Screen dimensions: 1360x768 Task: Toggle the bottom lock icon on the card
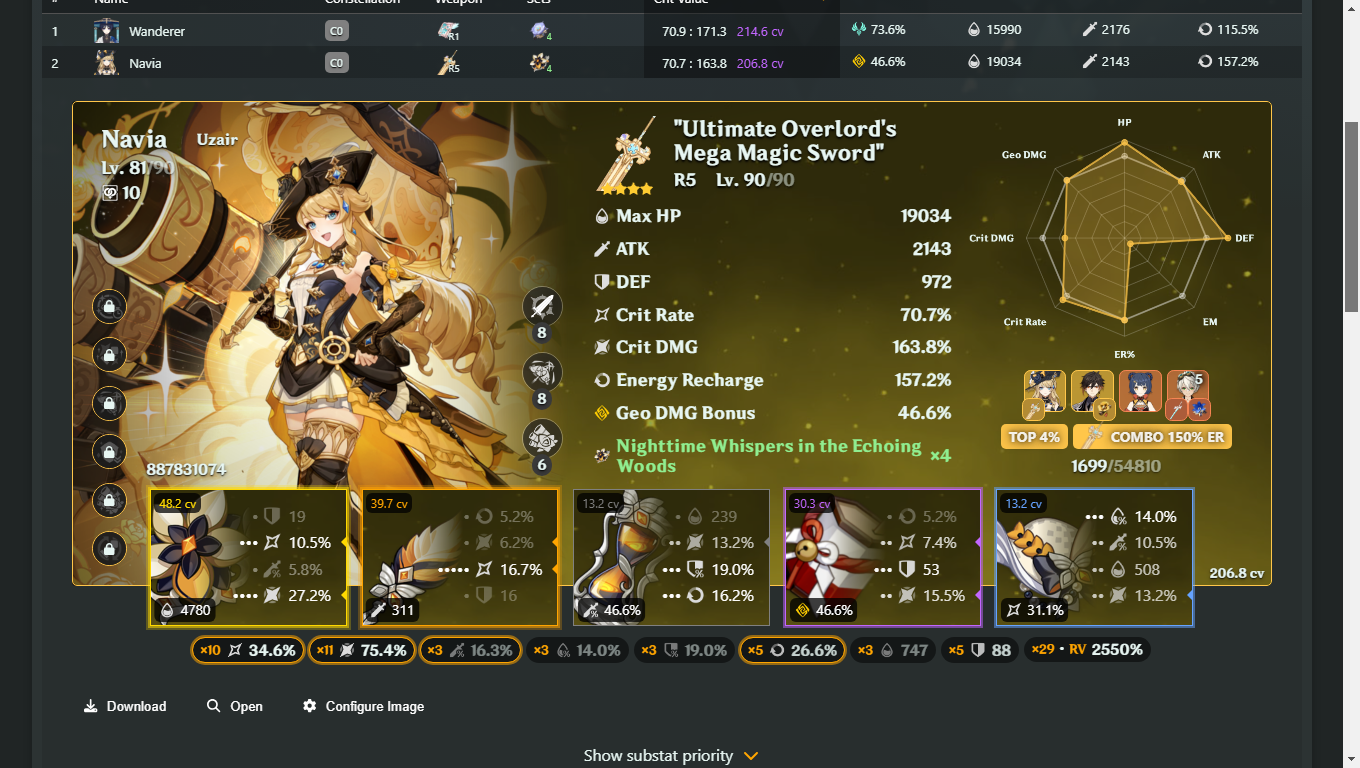pos(109,548)
